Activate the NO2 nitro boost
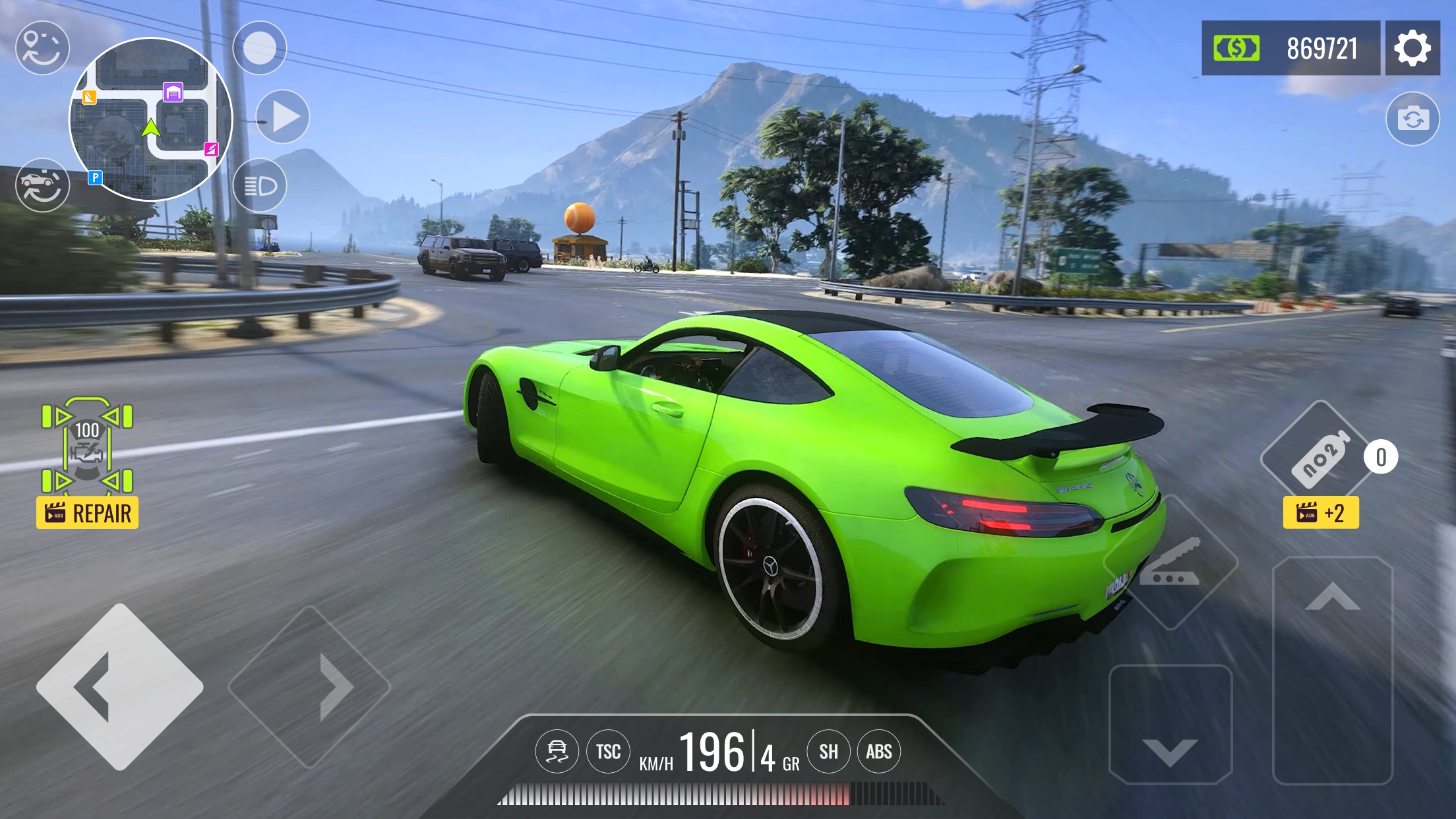The image size is (1456, 819). click(1318, 458)
